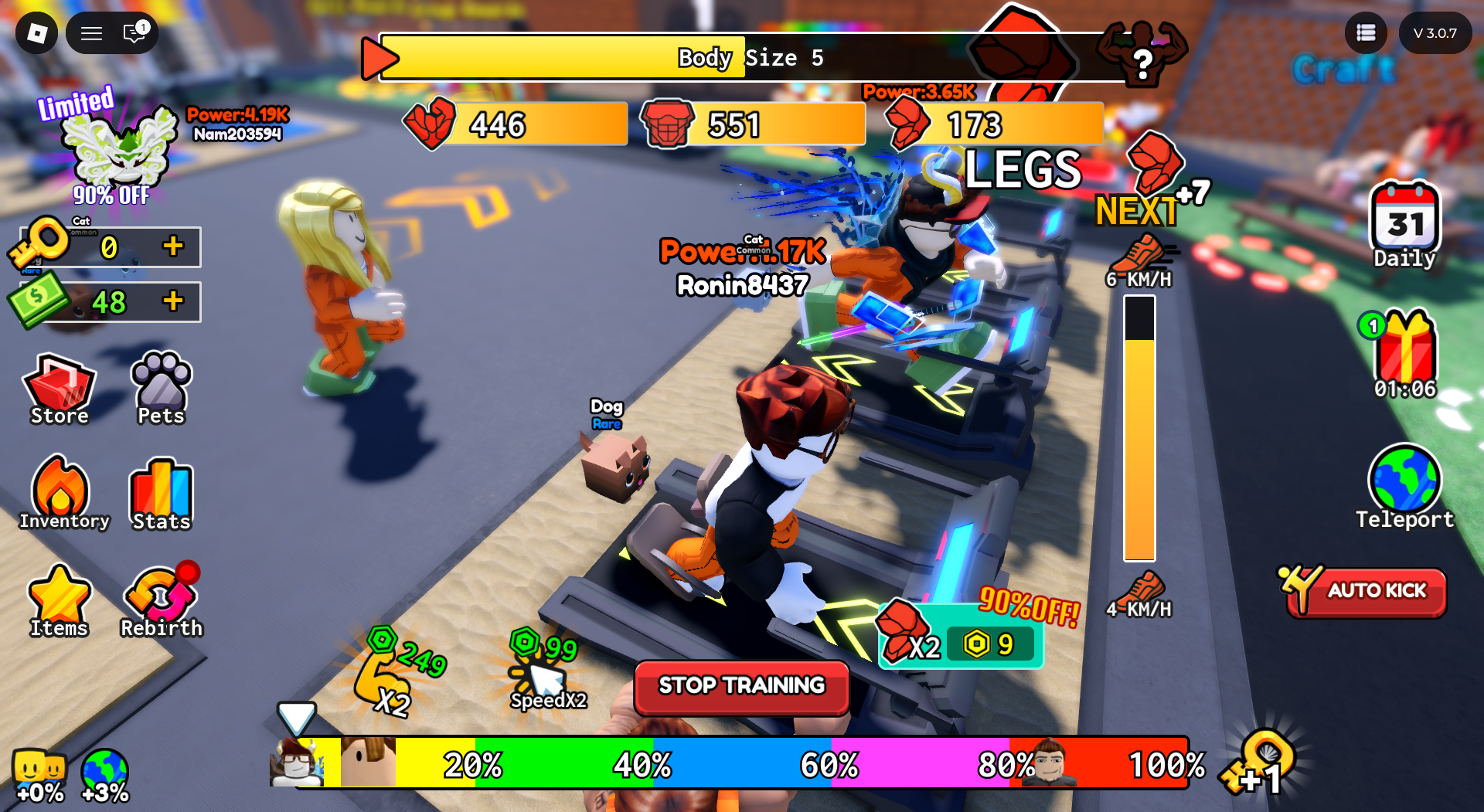Add more keys with the plus button

coord(173,246)
